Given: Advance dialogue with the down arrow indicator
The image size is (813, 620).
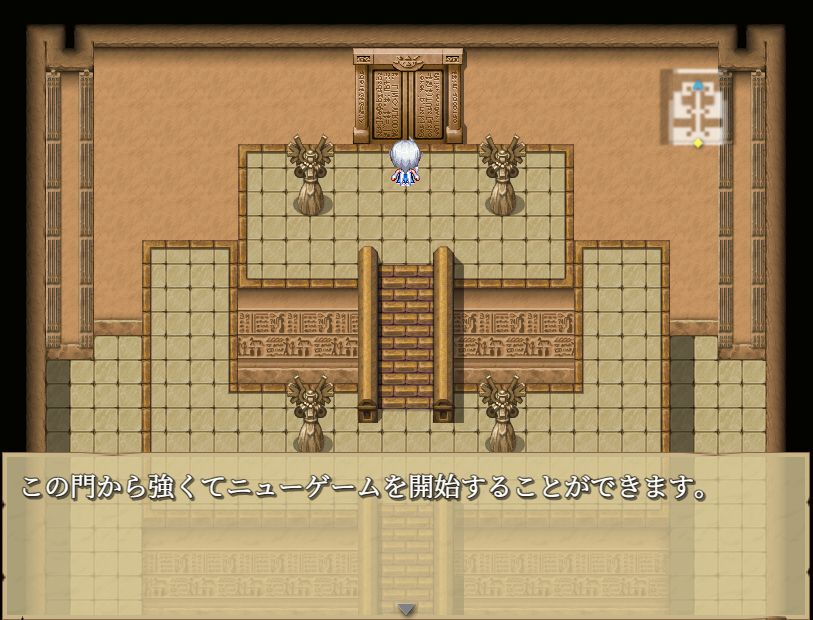Looking at the screenshot, I should (x=406, y=608).
